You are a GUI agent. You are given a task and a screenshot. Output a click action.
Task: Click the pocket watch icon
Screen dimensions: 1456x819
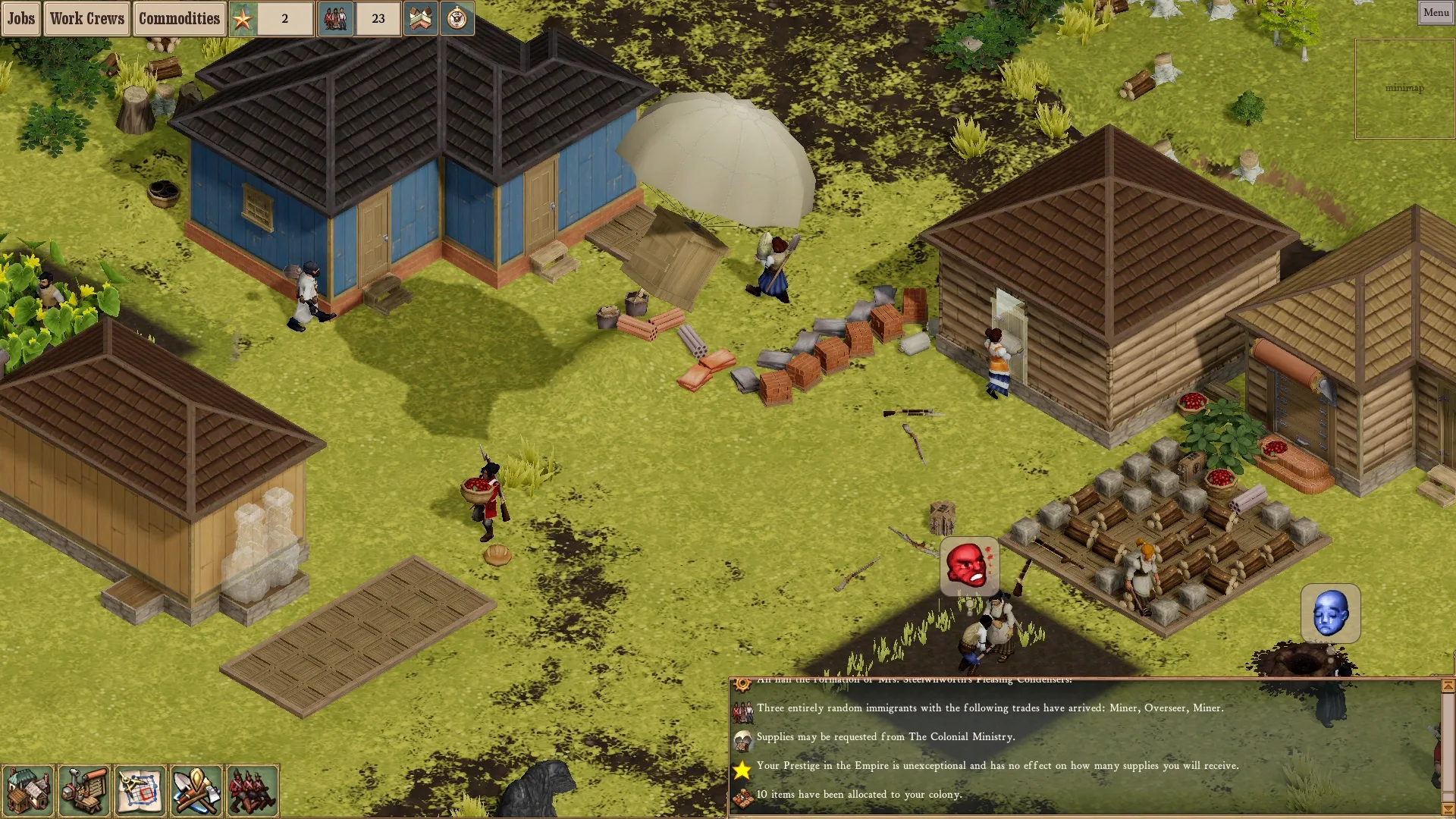[457, 19]
